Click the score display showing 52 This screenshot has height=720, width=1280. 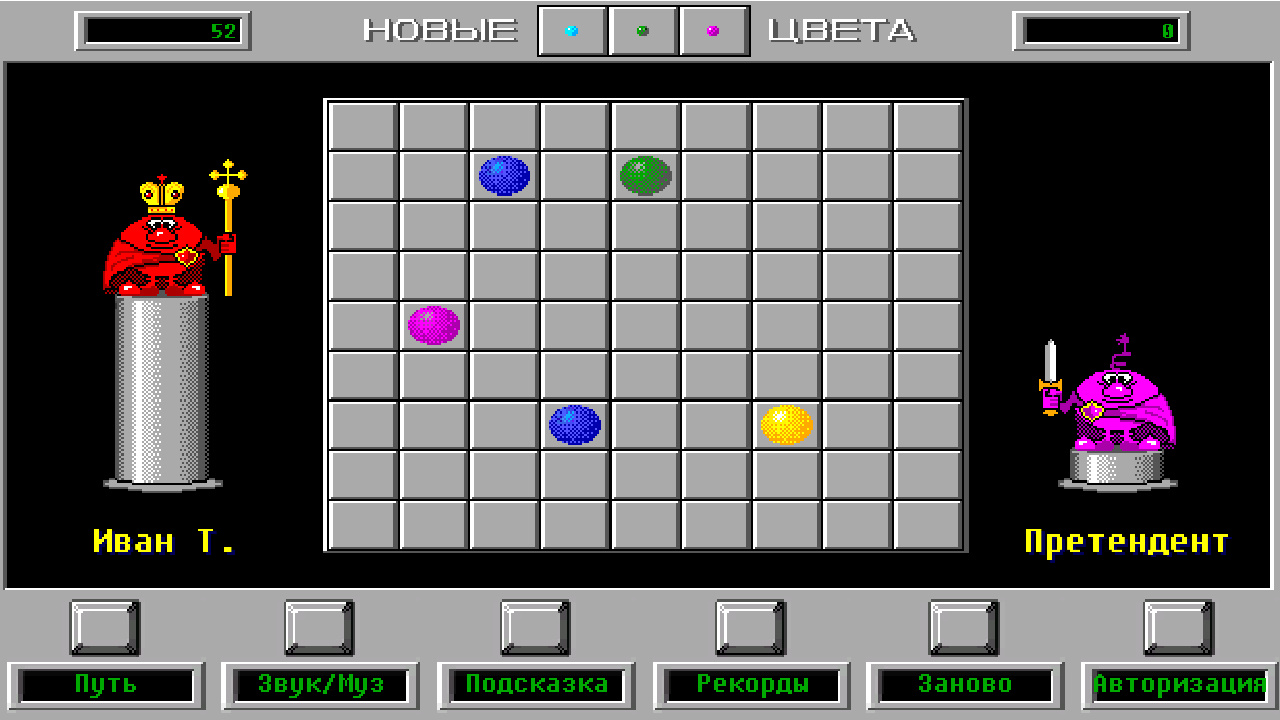tap(163, 29)
